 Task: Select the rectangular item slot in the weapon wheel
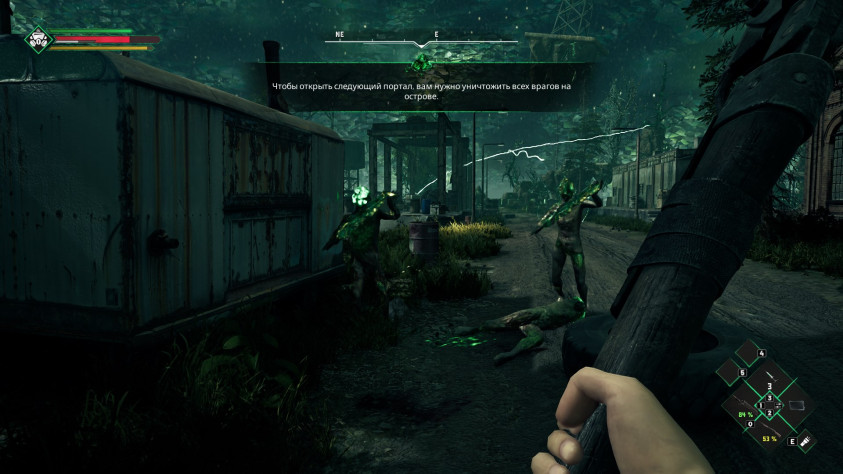click(796, 404)
